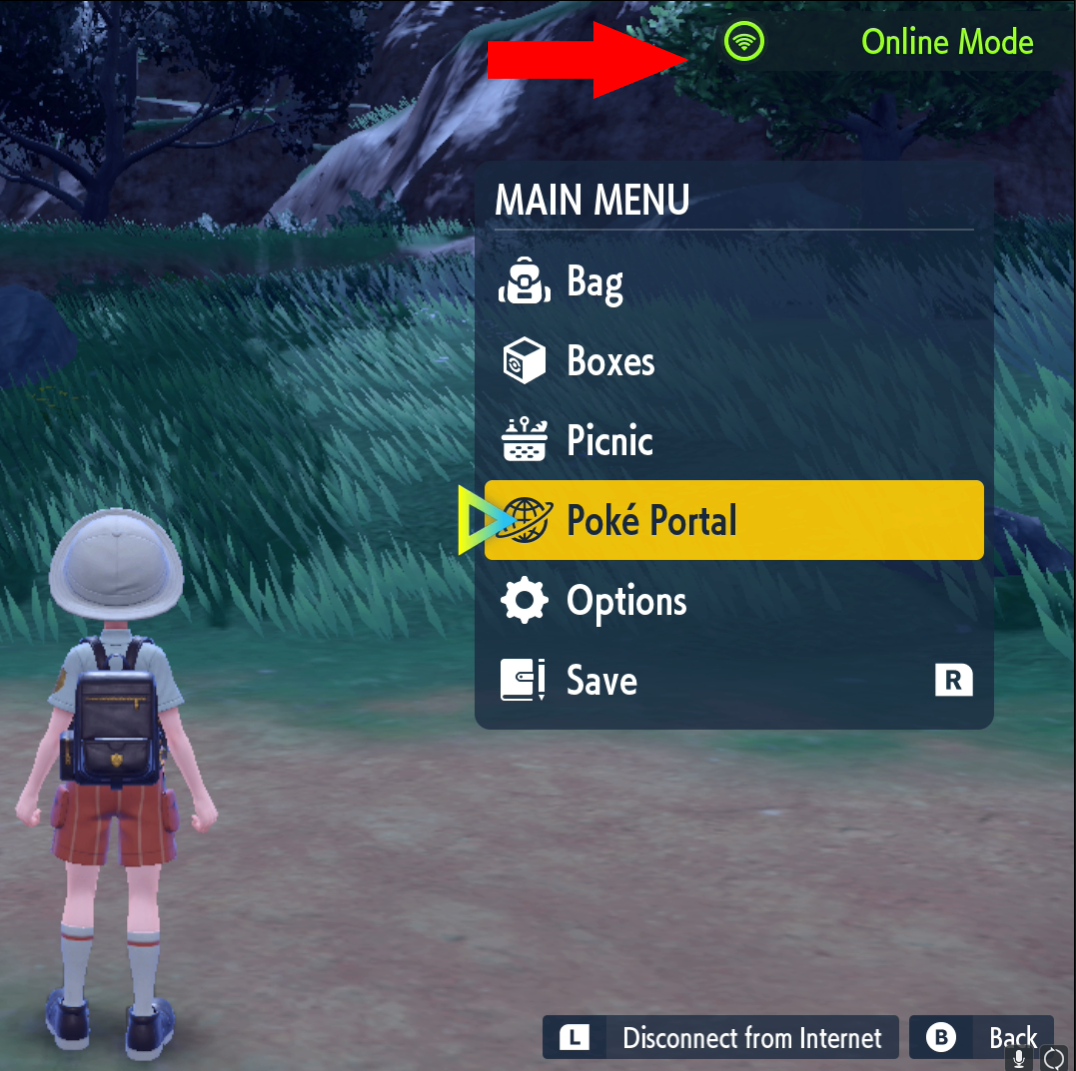Click the microphone icon in the corner
This screenshot has height=1071, width=1076.
click(x=1020, y=1058)
